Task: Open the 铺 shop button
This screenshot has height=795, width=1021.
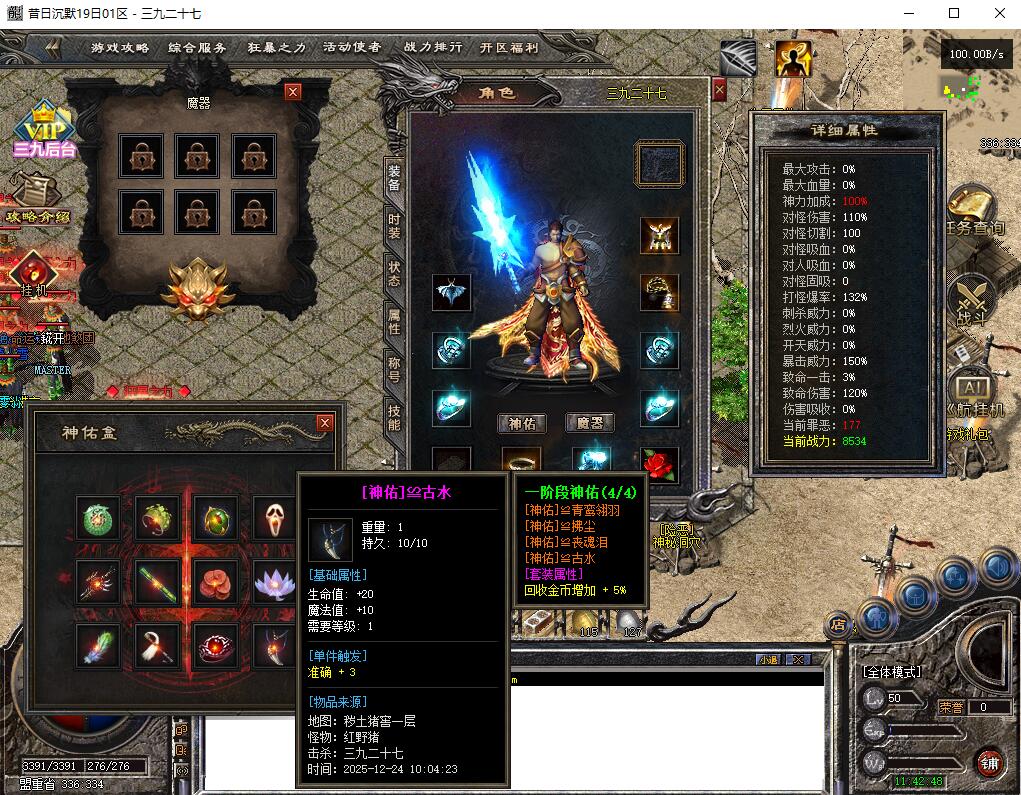Action: tap(989, 762)
